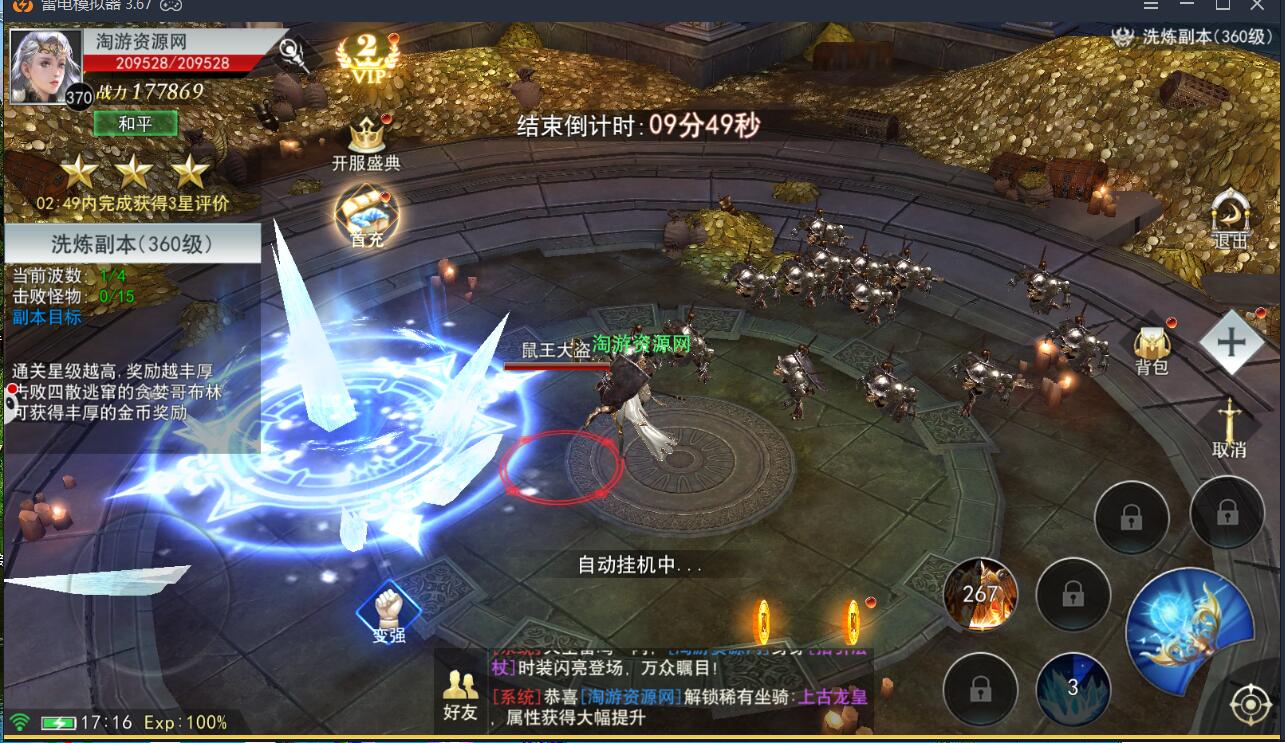This screenshot has width=1285, height=743.
Task: Close the emulator window
Action: tap(1257, 6)
